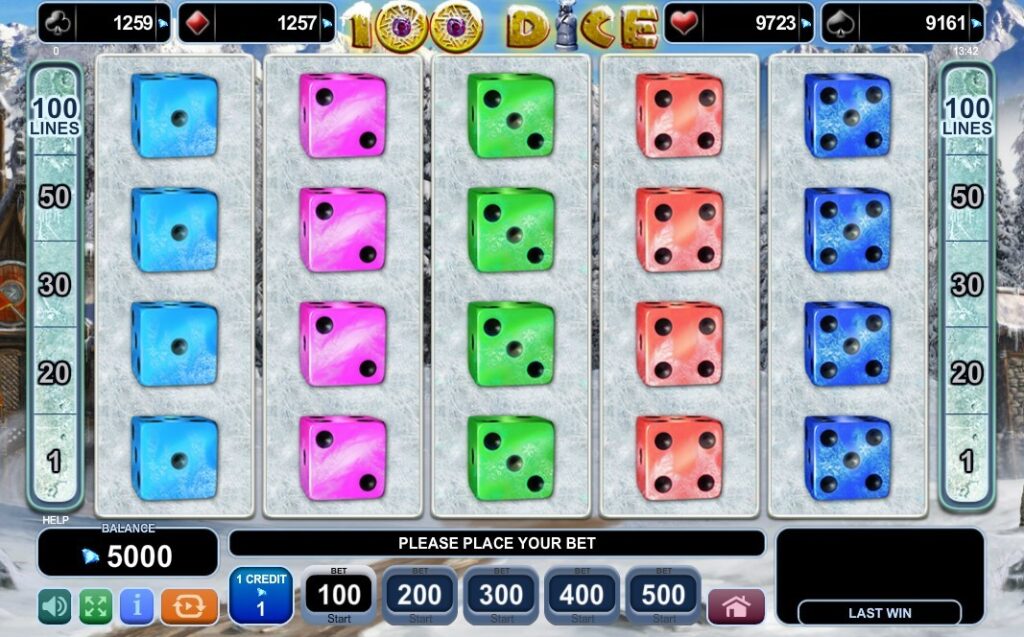
Task: Select the 400 bet Start button
Action: point(582,596)
